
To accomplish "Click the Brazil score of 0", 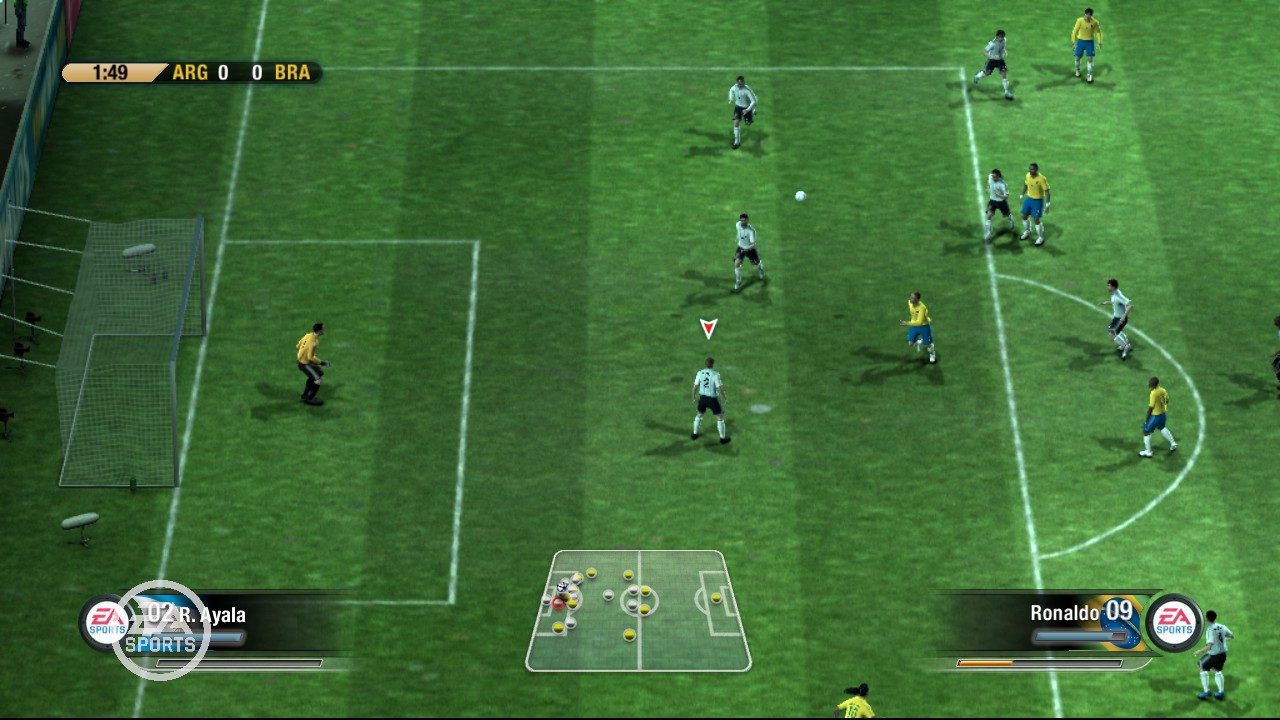I will (258, 72).
